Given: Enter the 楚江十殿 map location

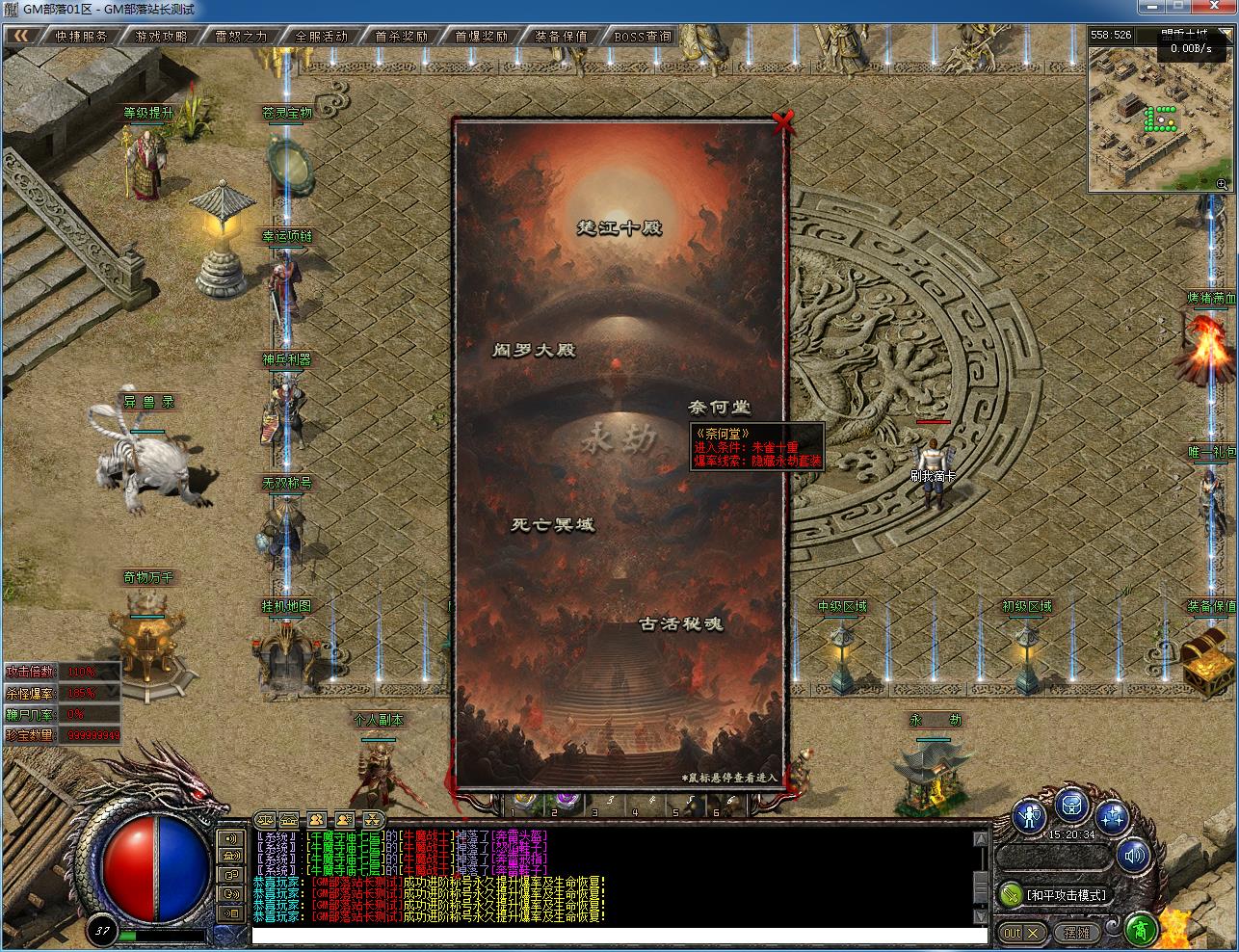Looking at the screenshot, I should click(619, 229).
